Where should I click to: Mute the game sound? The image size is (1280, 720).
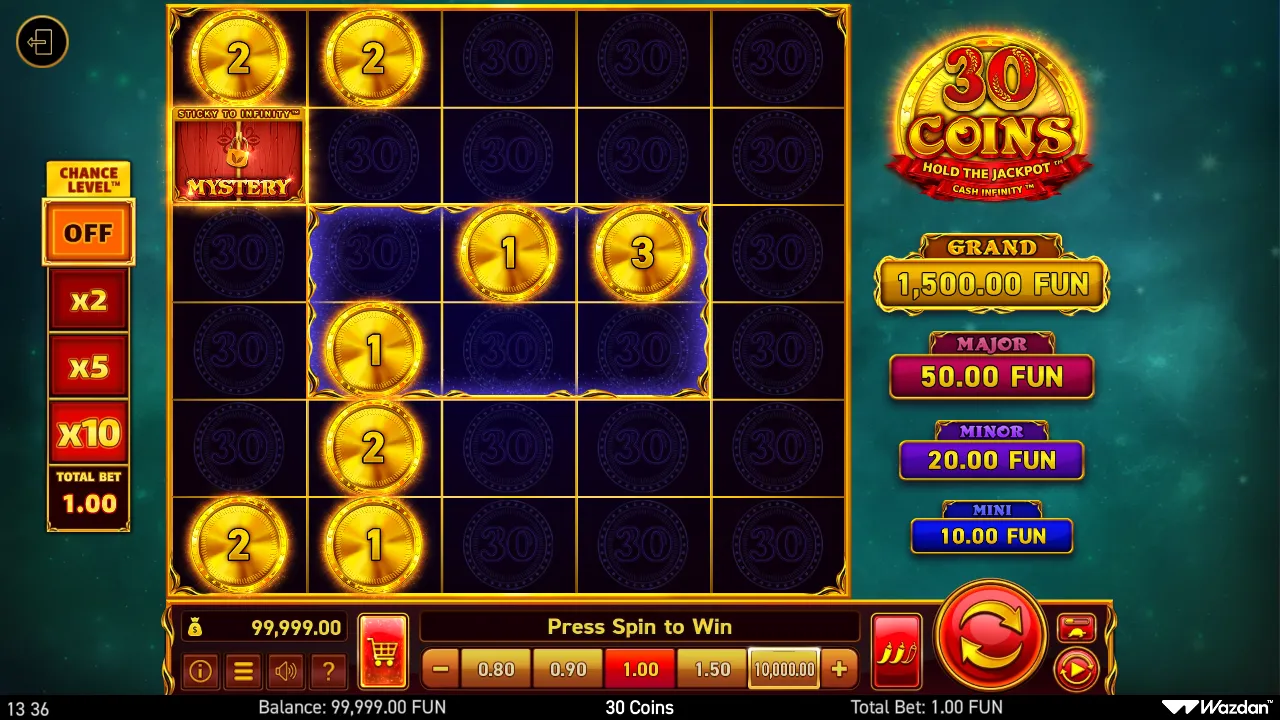[286, 672]
